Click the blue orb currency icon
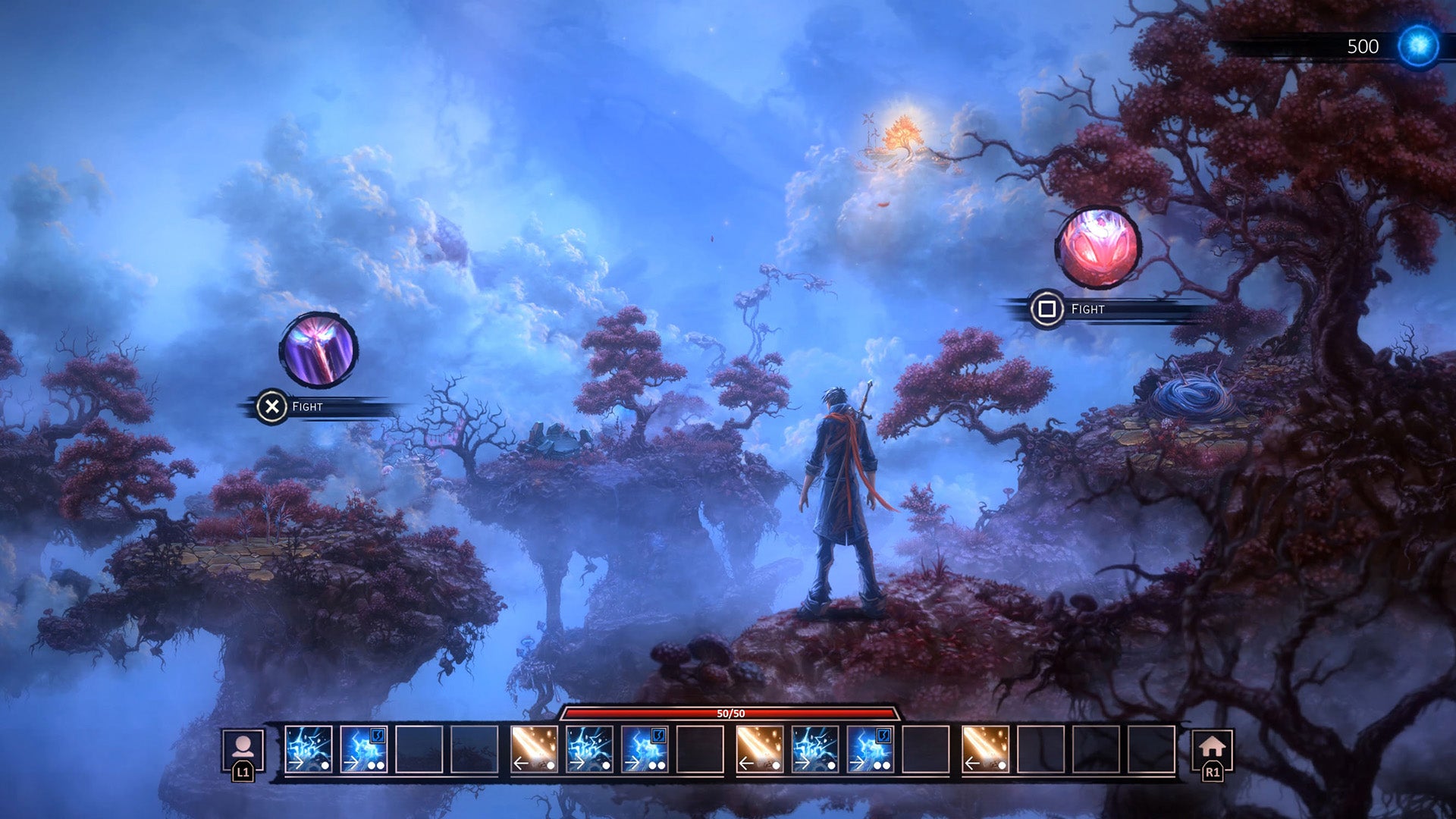Viewport: 1456px width, 819px height. 1418,46
